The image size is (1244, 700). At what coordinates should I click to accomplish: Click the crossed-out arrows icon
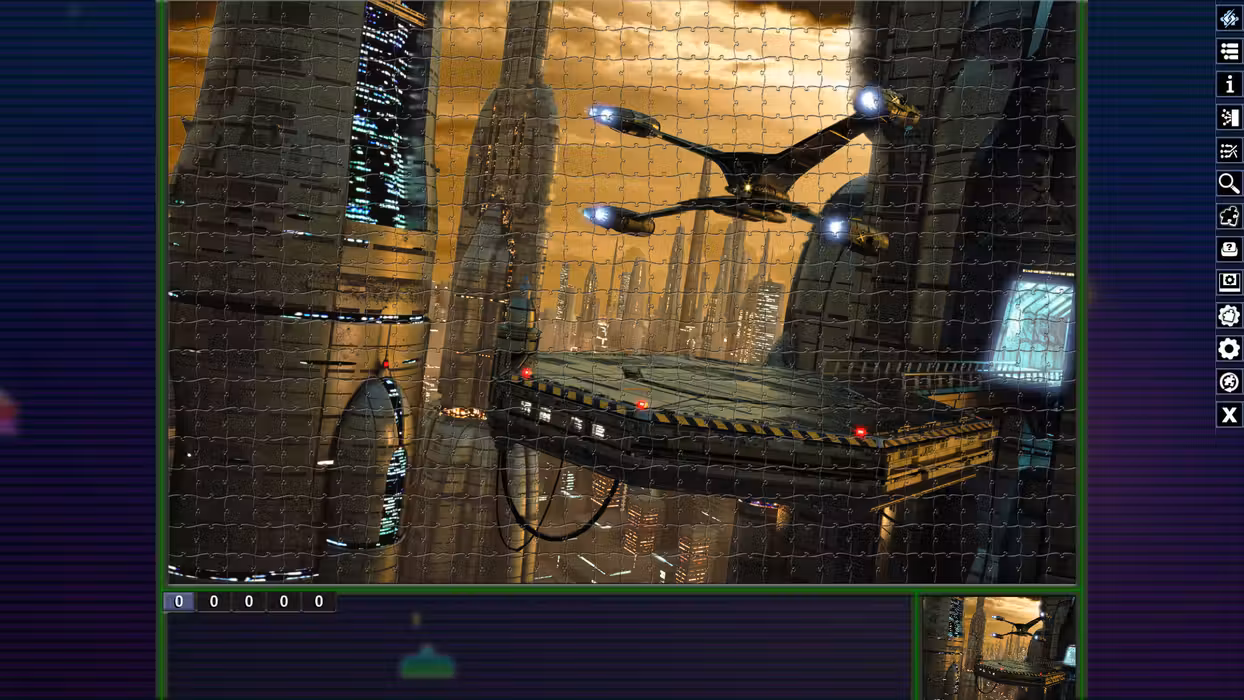coord(1229,150)
